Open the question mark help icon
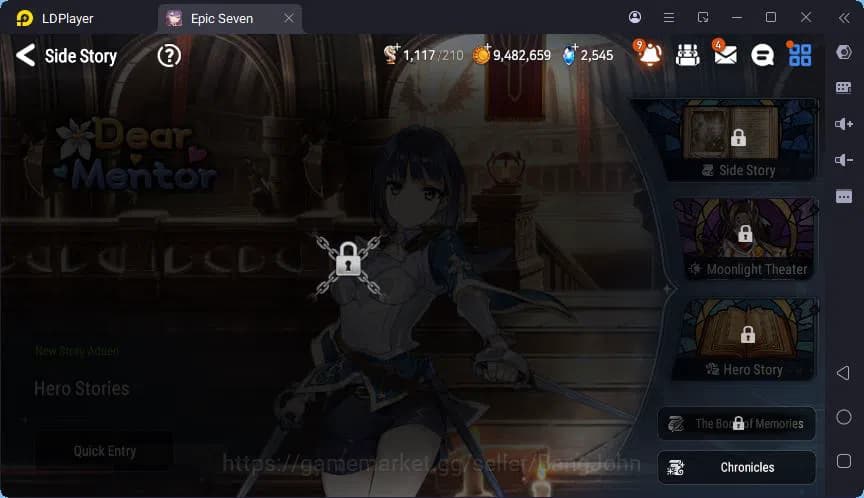 (169, 56)
